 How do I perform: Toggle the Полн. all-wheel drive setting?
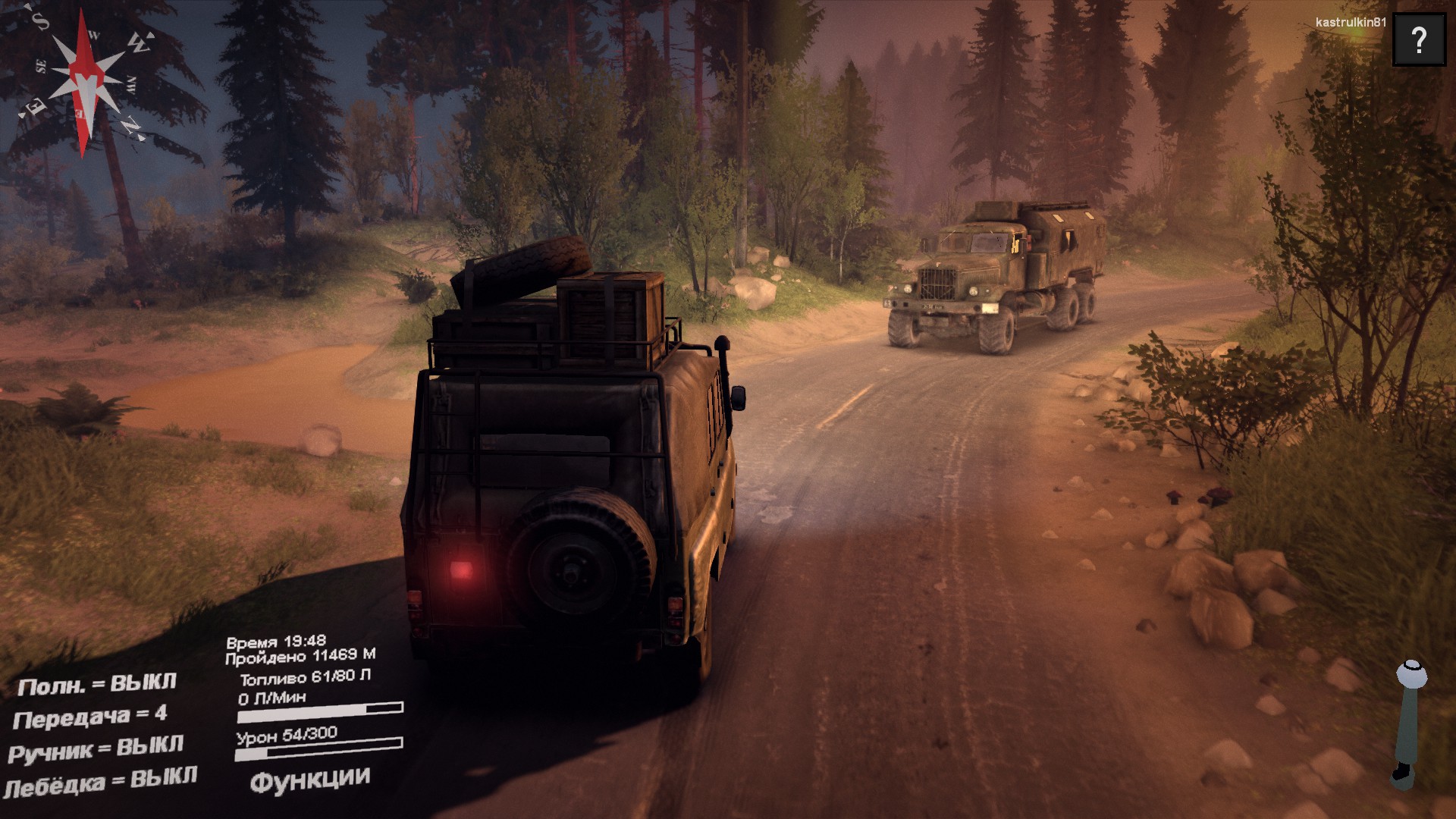pos(96,685)
